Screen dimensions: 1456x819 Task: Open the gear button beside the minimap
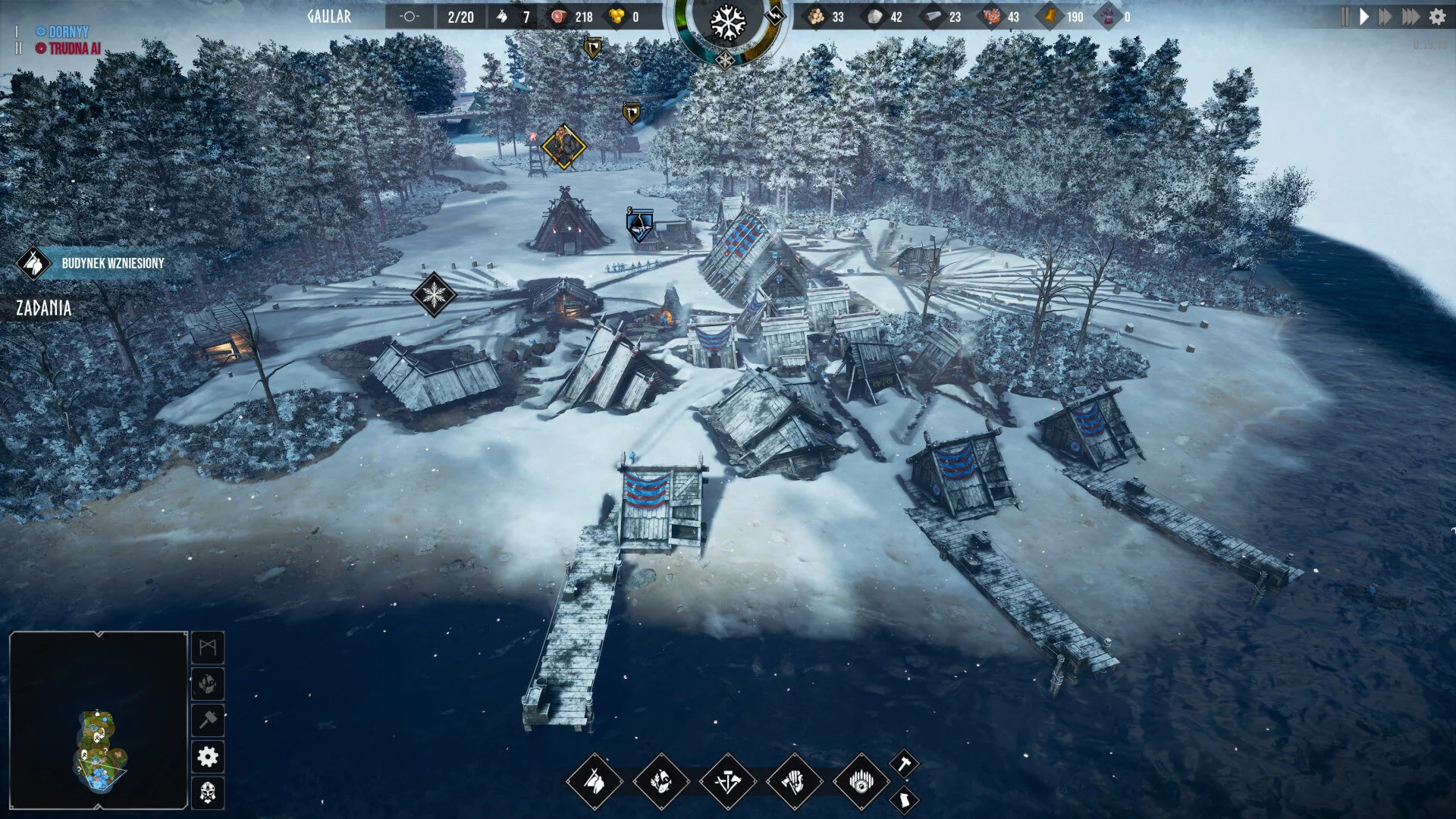coord(208,757)
